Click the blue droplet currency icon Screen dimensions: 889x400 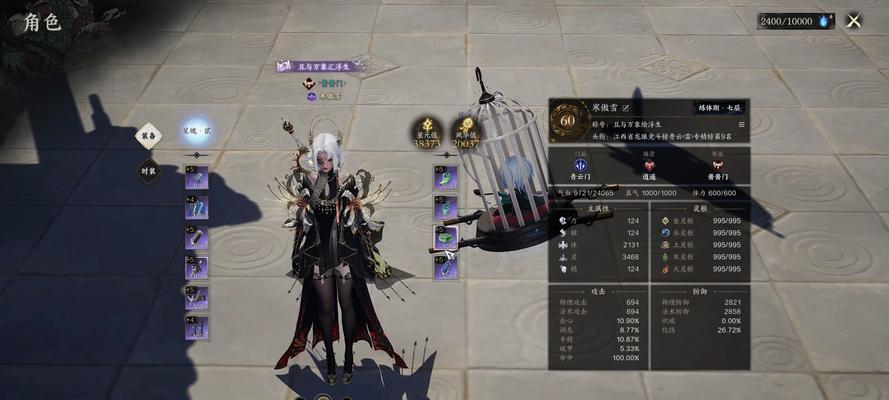point(825,20)
